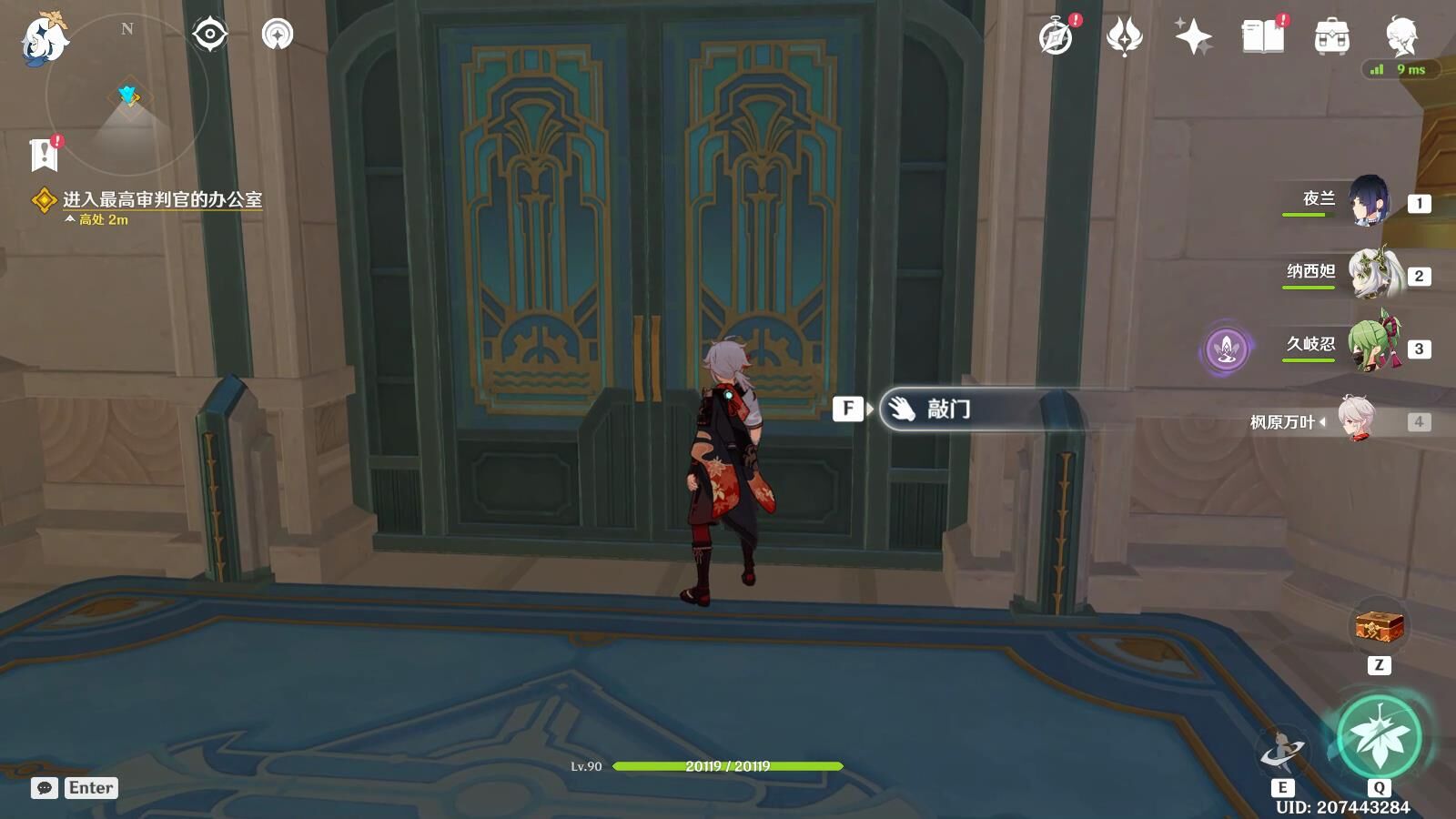Open the adventurer handbook book icon

click(x=1262, y=37)
